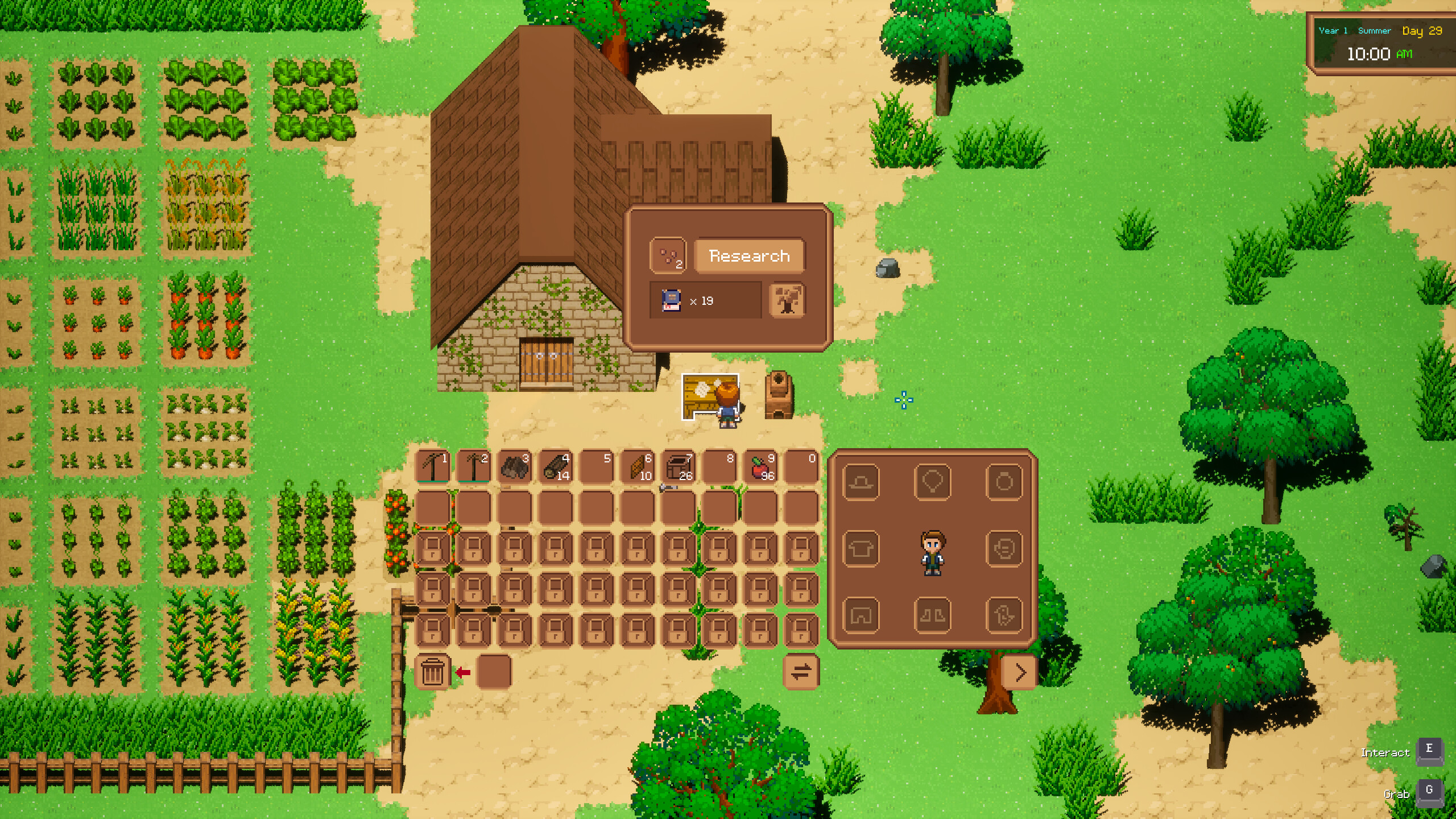
Task: Select the crate item in hotbar slot 7
Action: (679, 465)
